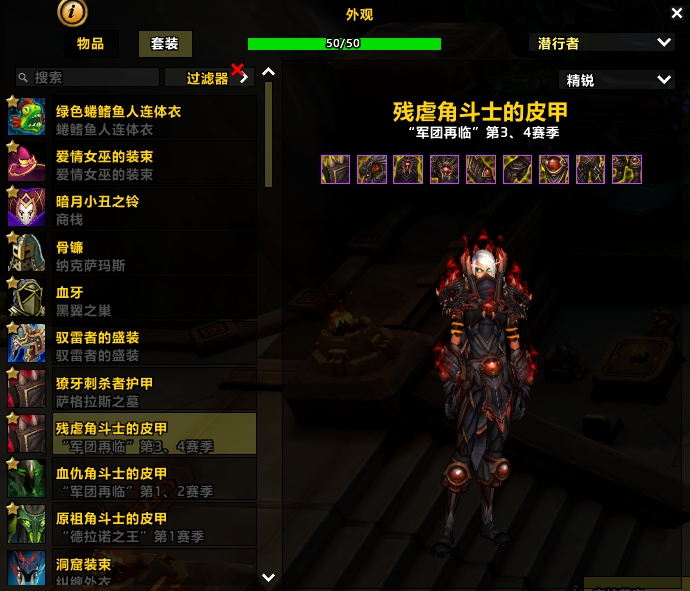Choose the 血仇角斗士的皮甲 set
This screenshot has width=690, height=591.
(132, 479)
